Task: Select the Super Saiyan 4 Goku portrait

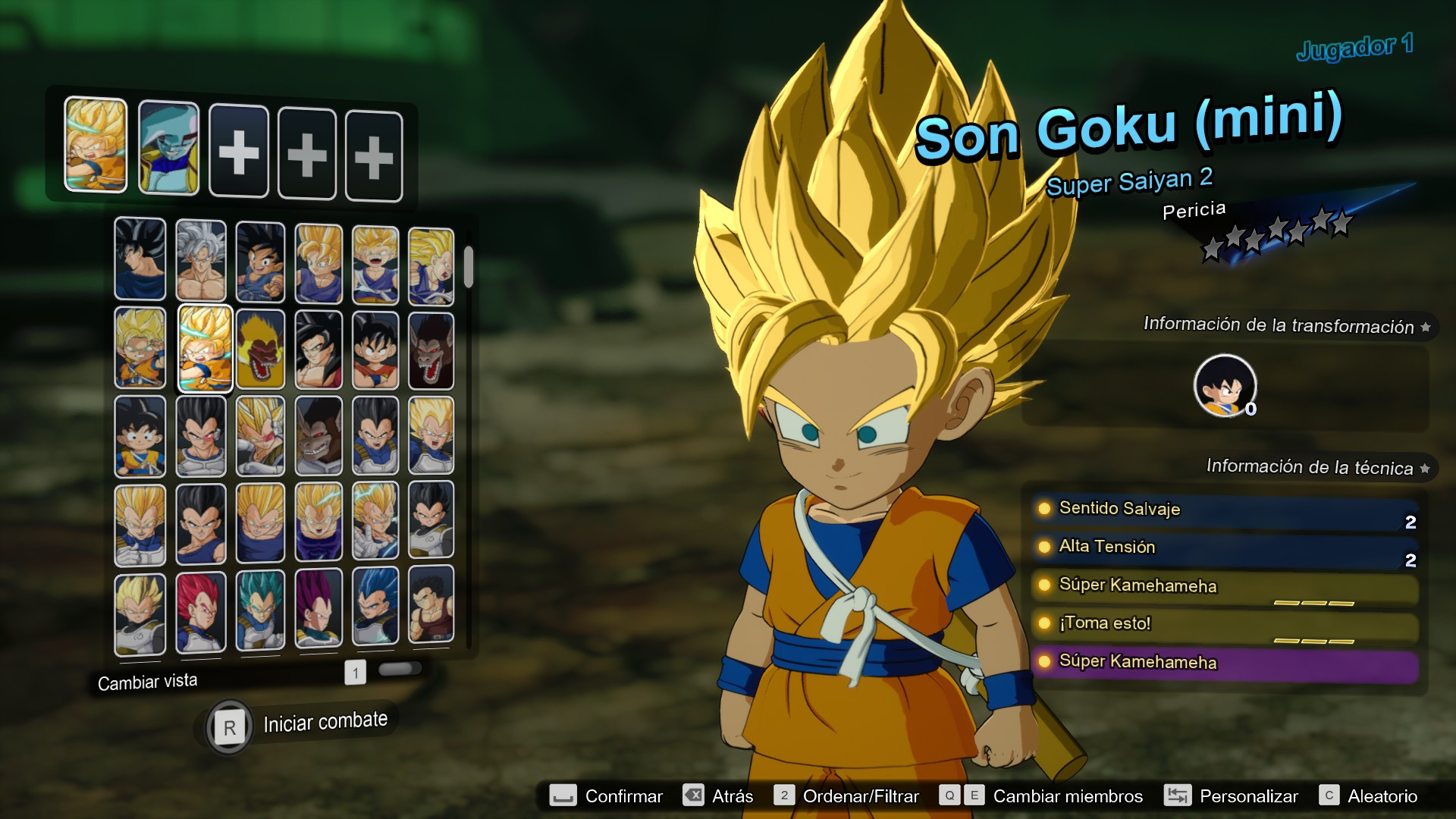Action: [317, 347]
